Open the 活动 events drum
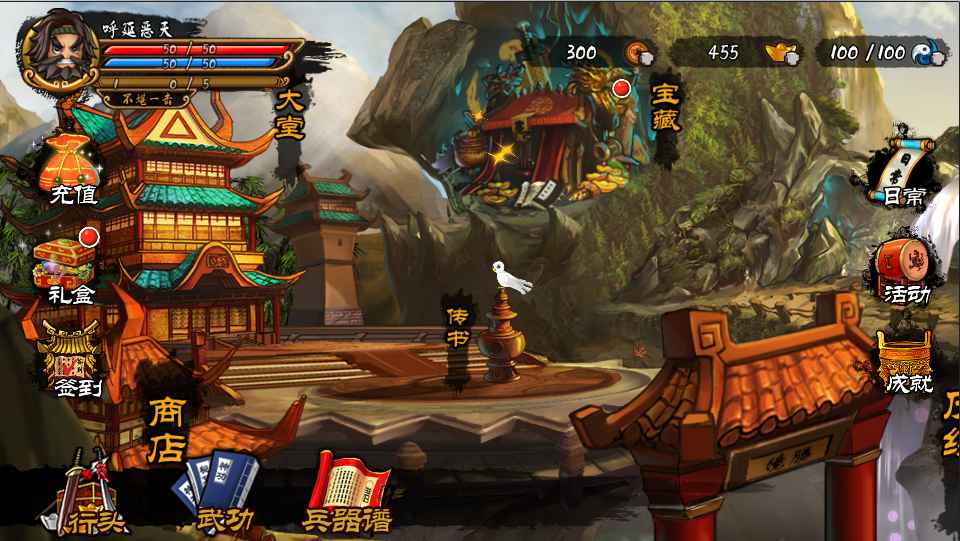 [903, 272]
